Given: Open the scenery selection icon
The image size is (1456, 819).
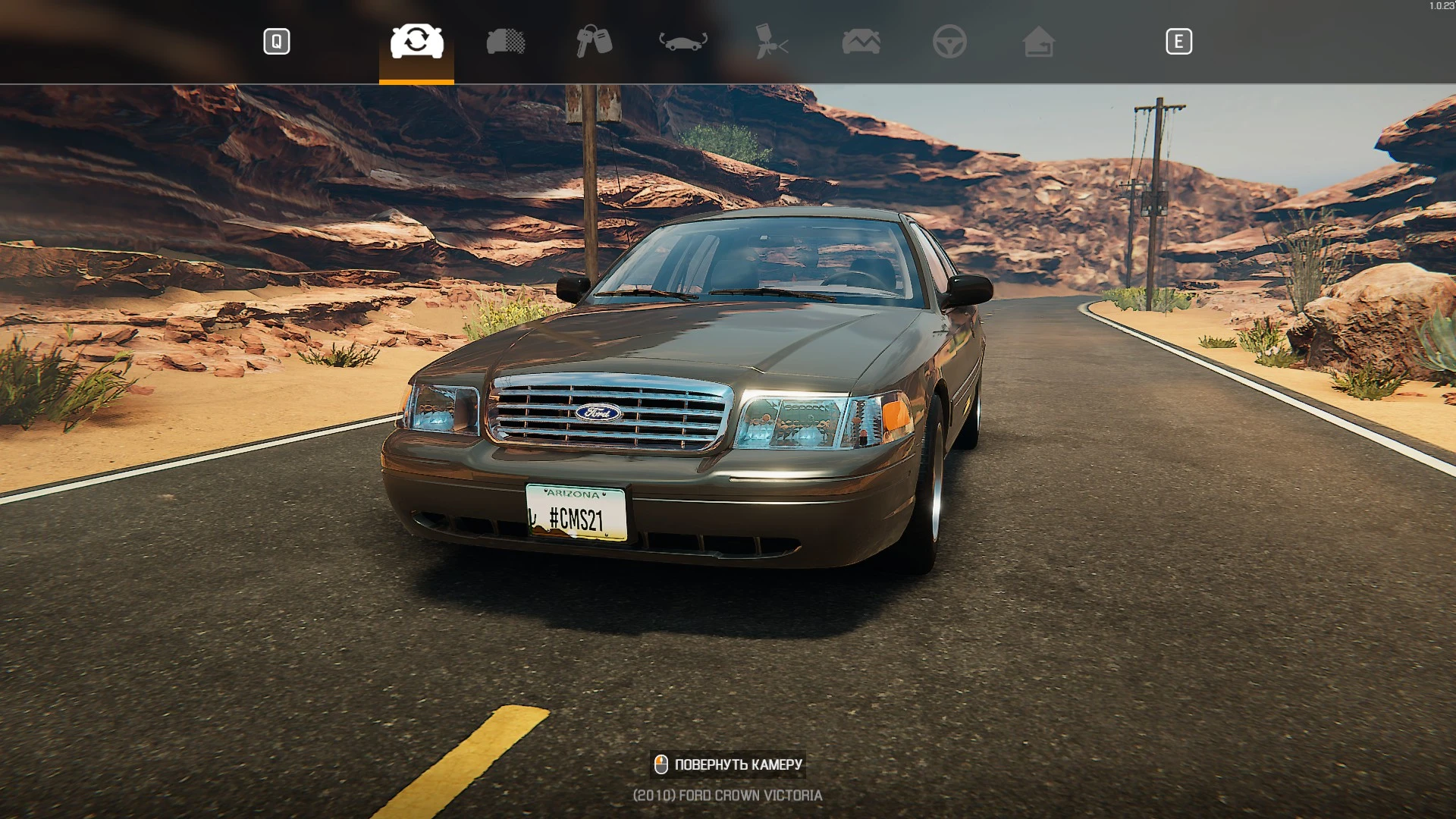Looking at the screenshot, I should pyautogui.click(x=861, y=42).
